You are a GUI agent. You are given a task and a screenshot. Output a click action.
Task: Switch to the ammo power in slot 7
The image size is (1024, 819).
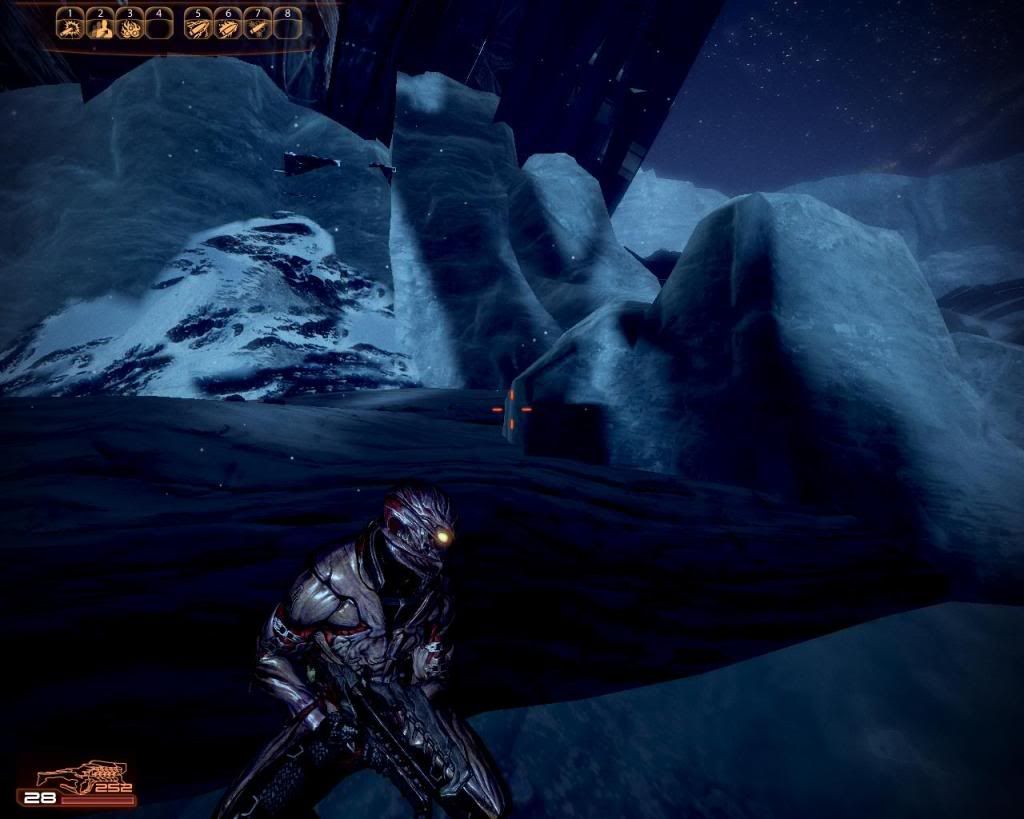256,28
